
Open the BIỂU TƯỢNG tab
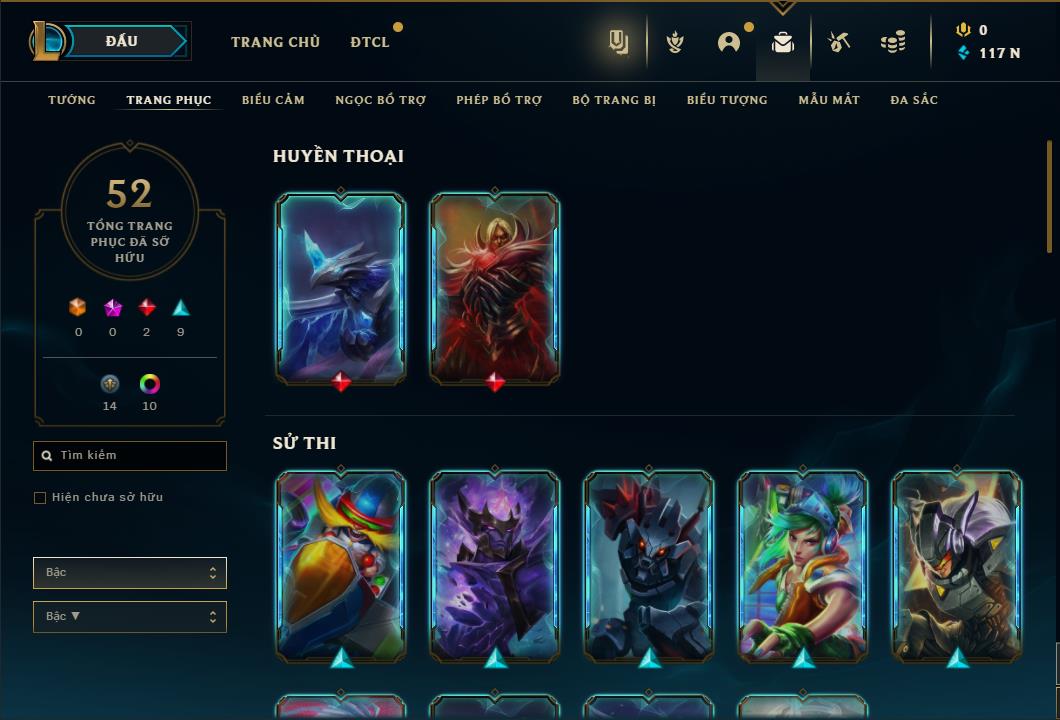(727, 100)
